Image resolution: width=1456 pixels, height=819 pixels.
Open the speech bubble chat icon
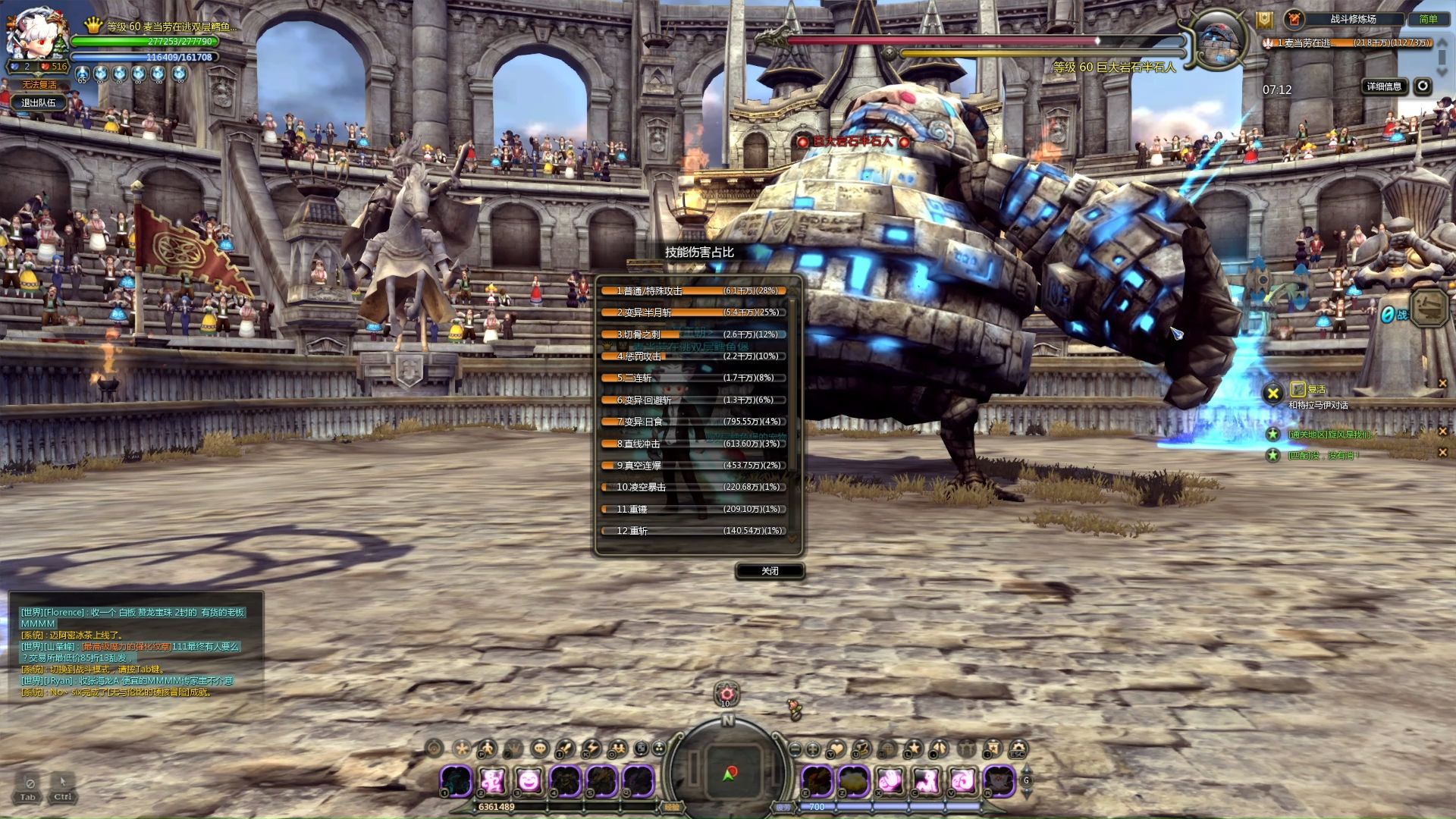tap(539, 749)
